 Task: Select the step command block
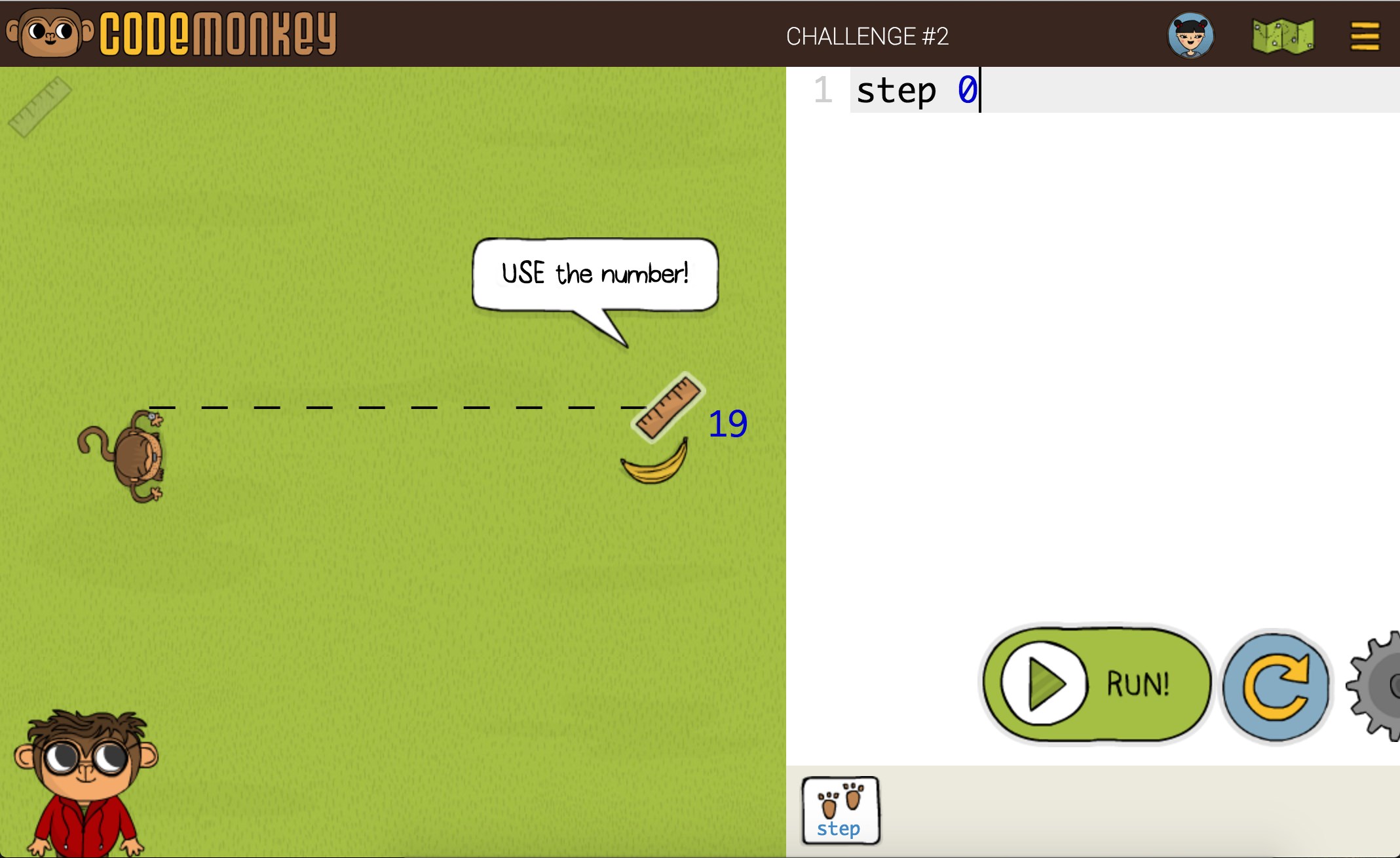pyautogui.click(x=841, y=811)
